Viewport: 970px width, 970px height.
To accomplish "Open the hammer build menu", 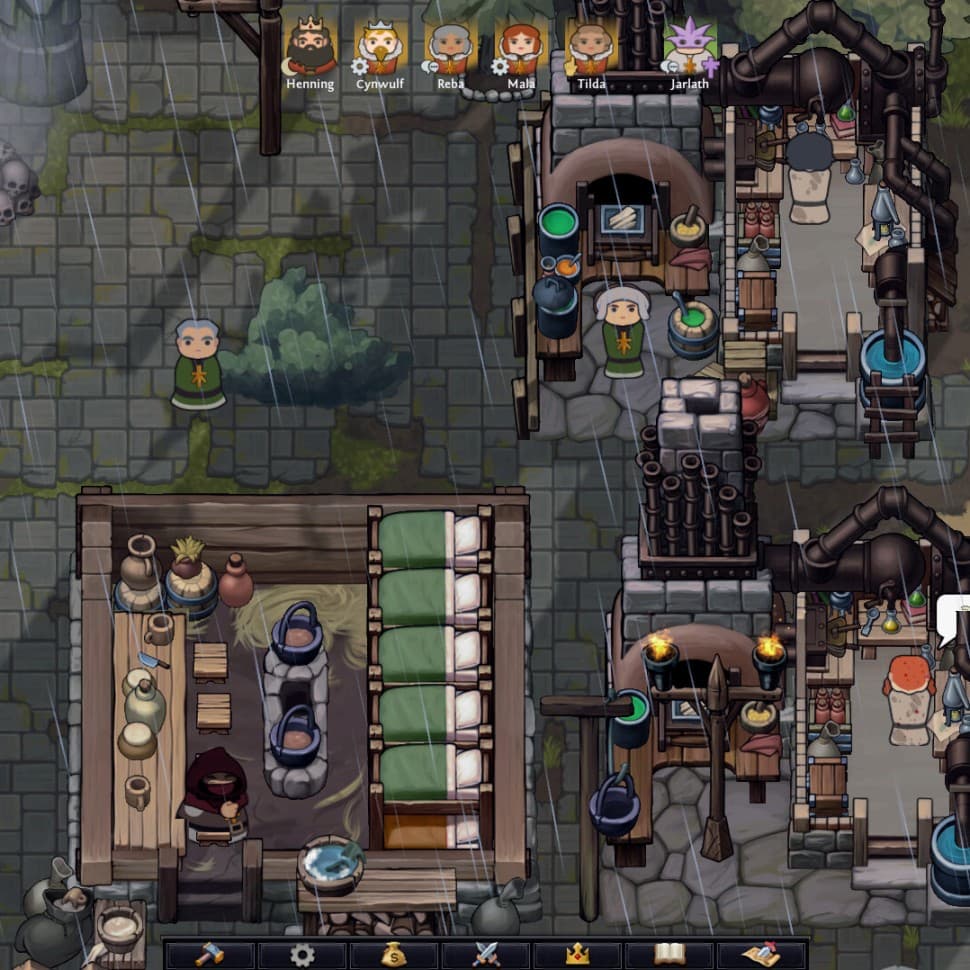I will tap(209, 955).
